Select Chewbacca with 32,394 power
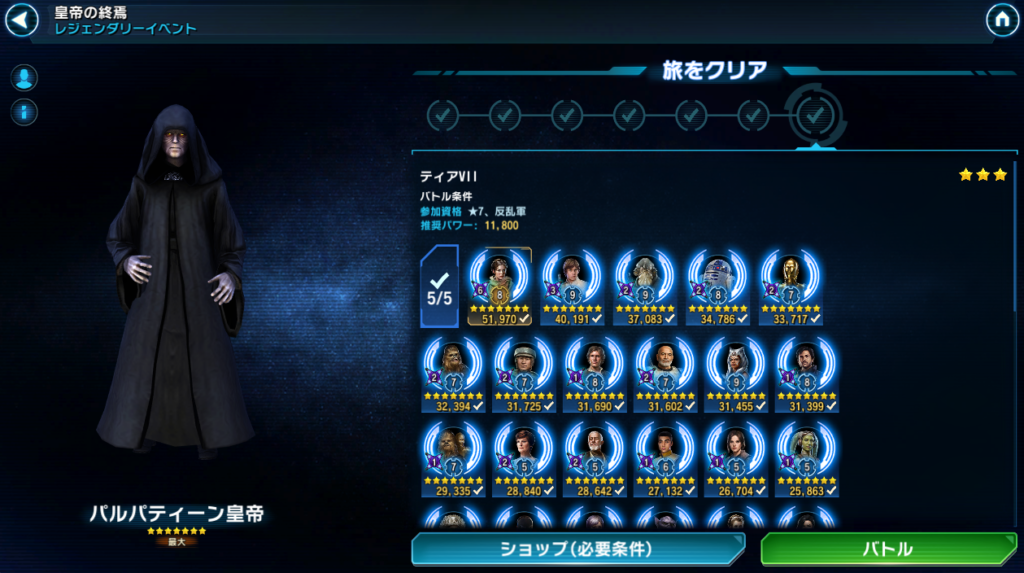This screenshot has height=573, width=1024. click(x=452, y=372)
